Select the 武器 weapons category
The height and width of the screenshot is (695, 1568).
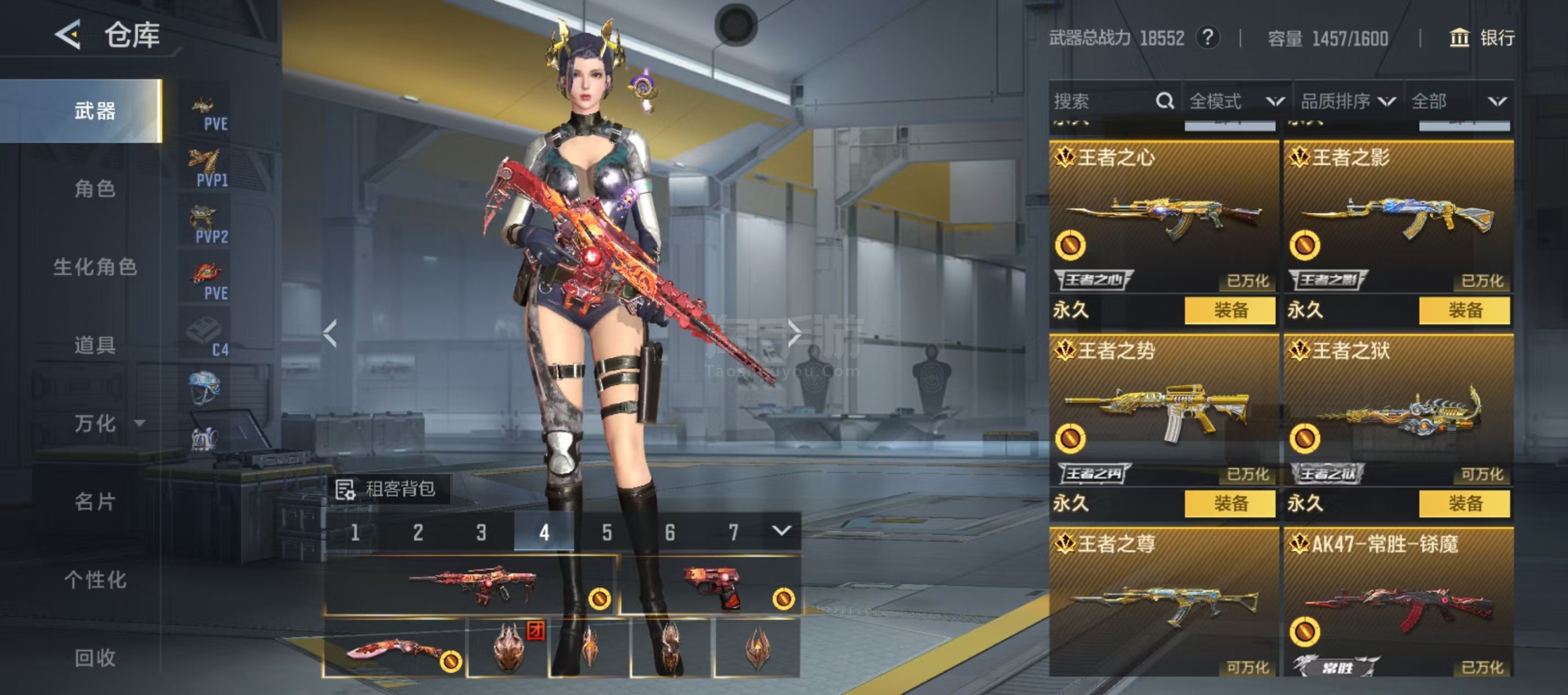click(x=95, y=111)
